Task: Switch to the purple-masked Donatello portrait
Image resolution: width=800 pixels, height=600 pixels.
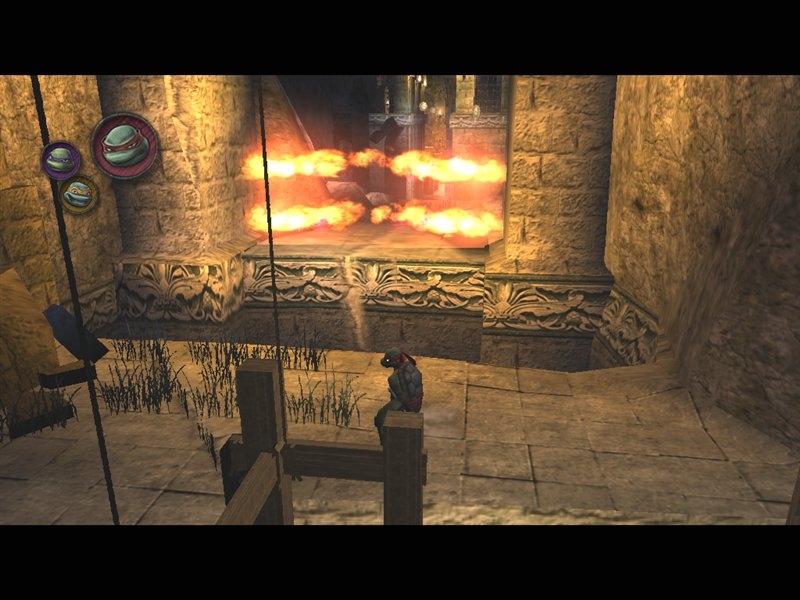Action: coord(61,159)
